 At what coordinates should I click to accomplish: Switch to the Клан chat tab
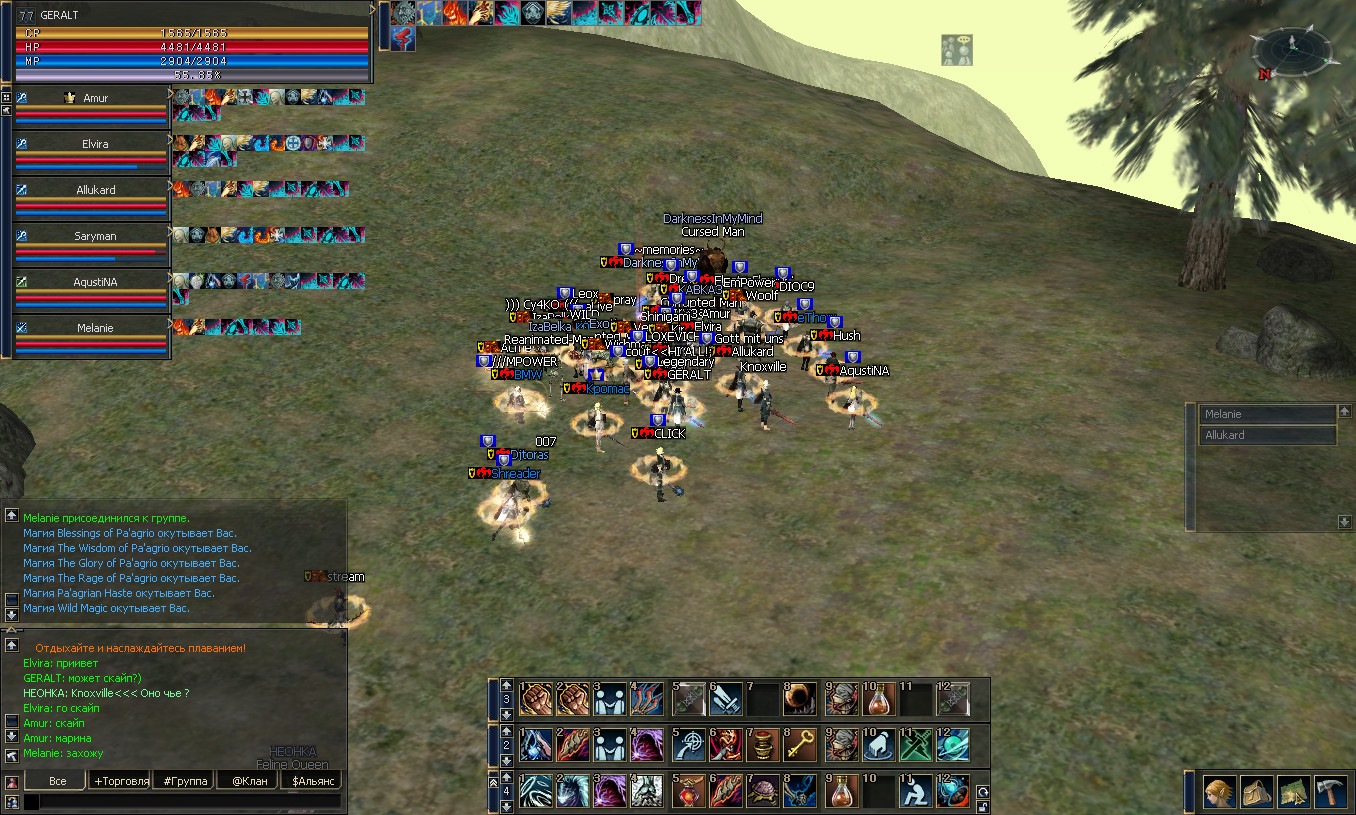point(246,780)
